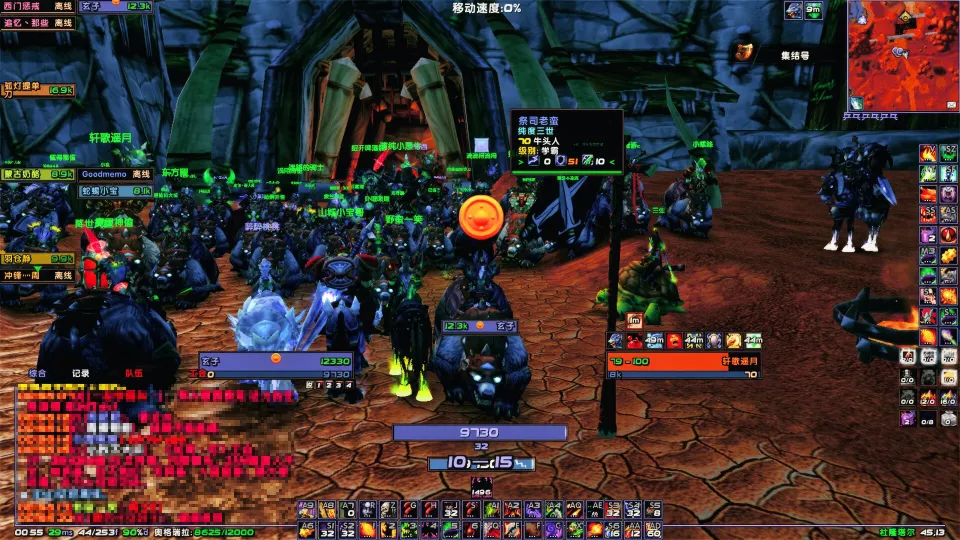Click the ability icon showing 1496
960x540 pixels.
(x=481, y=487)
